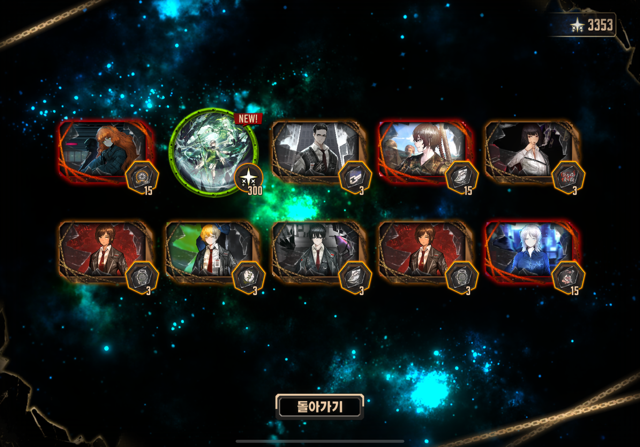
Task: Click the 돌아가기 return button
Action: (x=319, y=405)
